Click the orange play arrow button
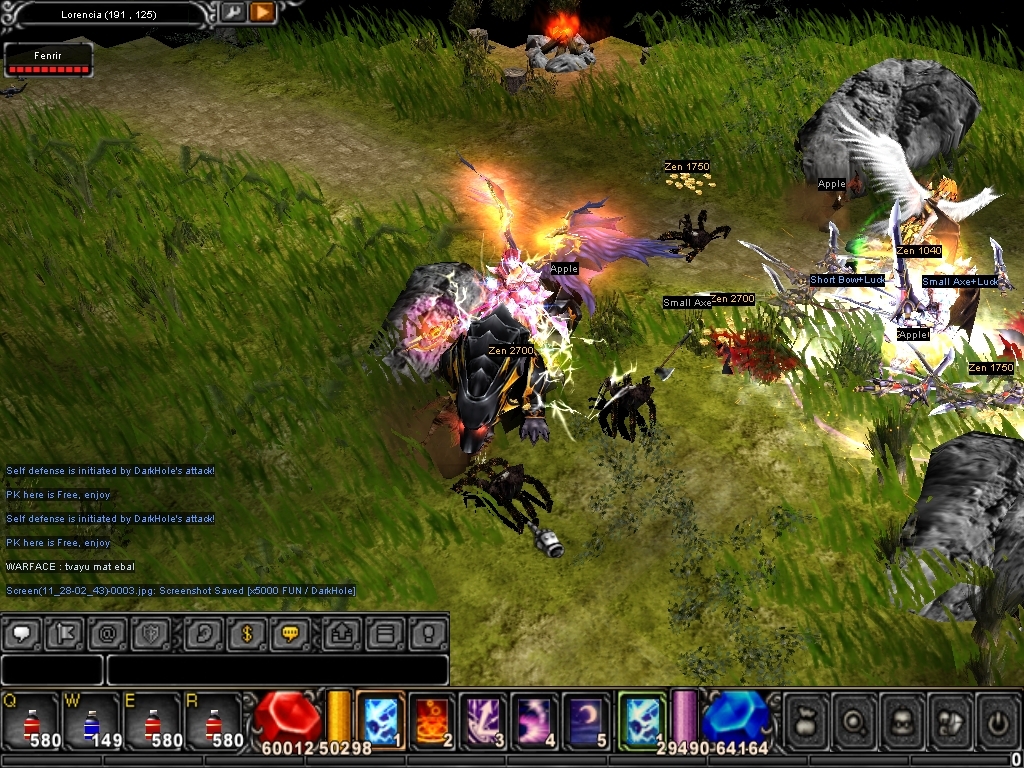1024x768 pixels. pos(262,13)
